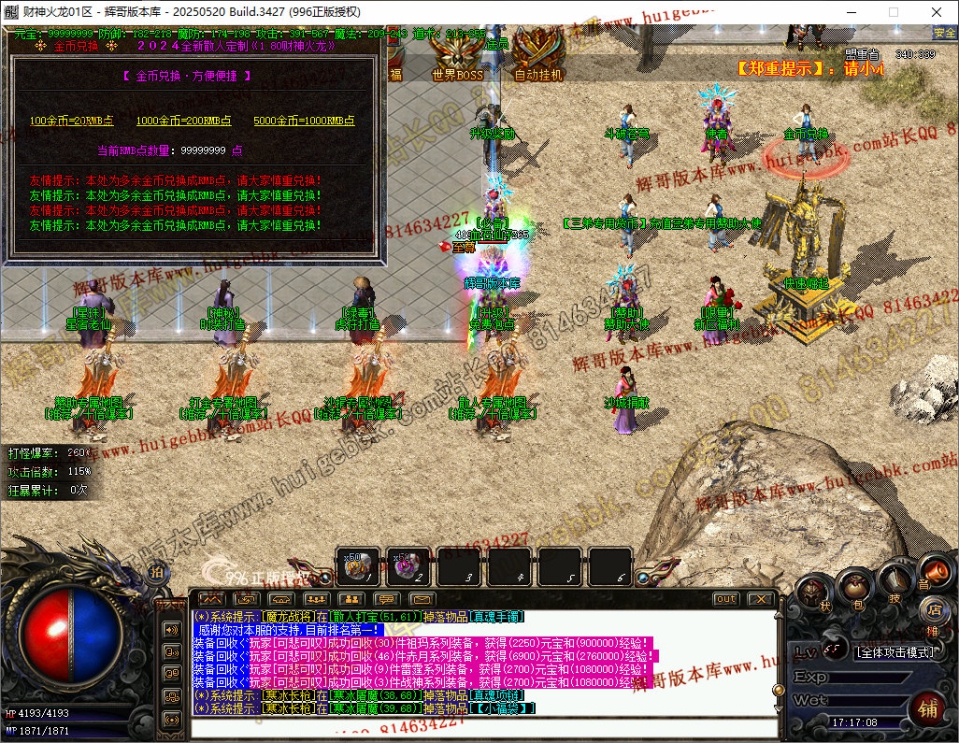Choose the 1000金币=200RMB点 exchange option

click(183, 120)
